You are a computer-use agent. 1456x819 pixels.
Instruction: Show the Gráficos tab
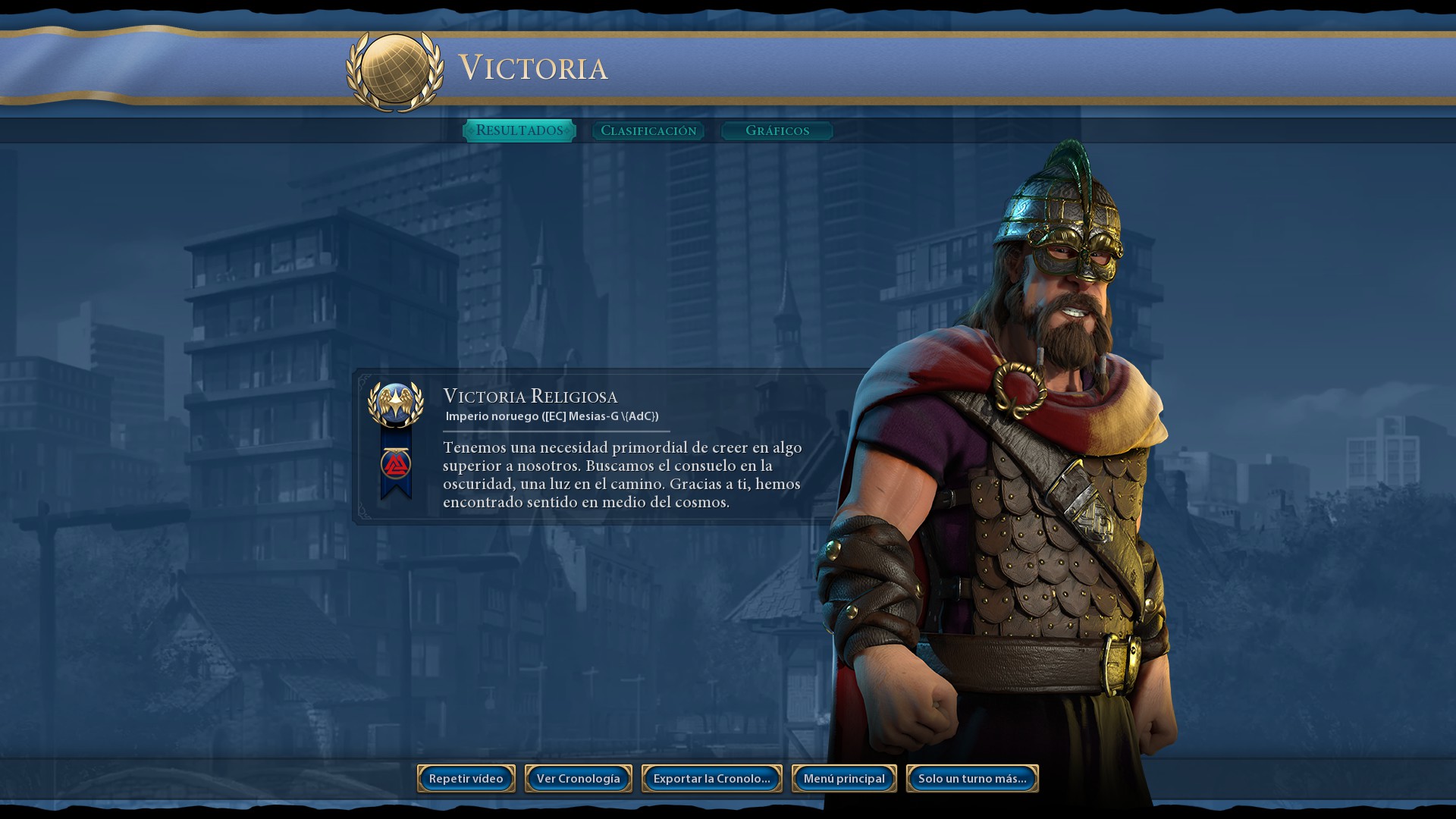(x=777, y=130)
